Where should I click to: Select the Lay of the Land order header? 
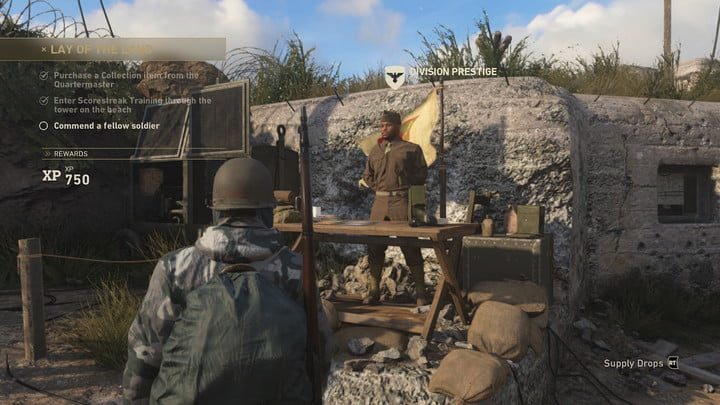[x=100, y=48]
